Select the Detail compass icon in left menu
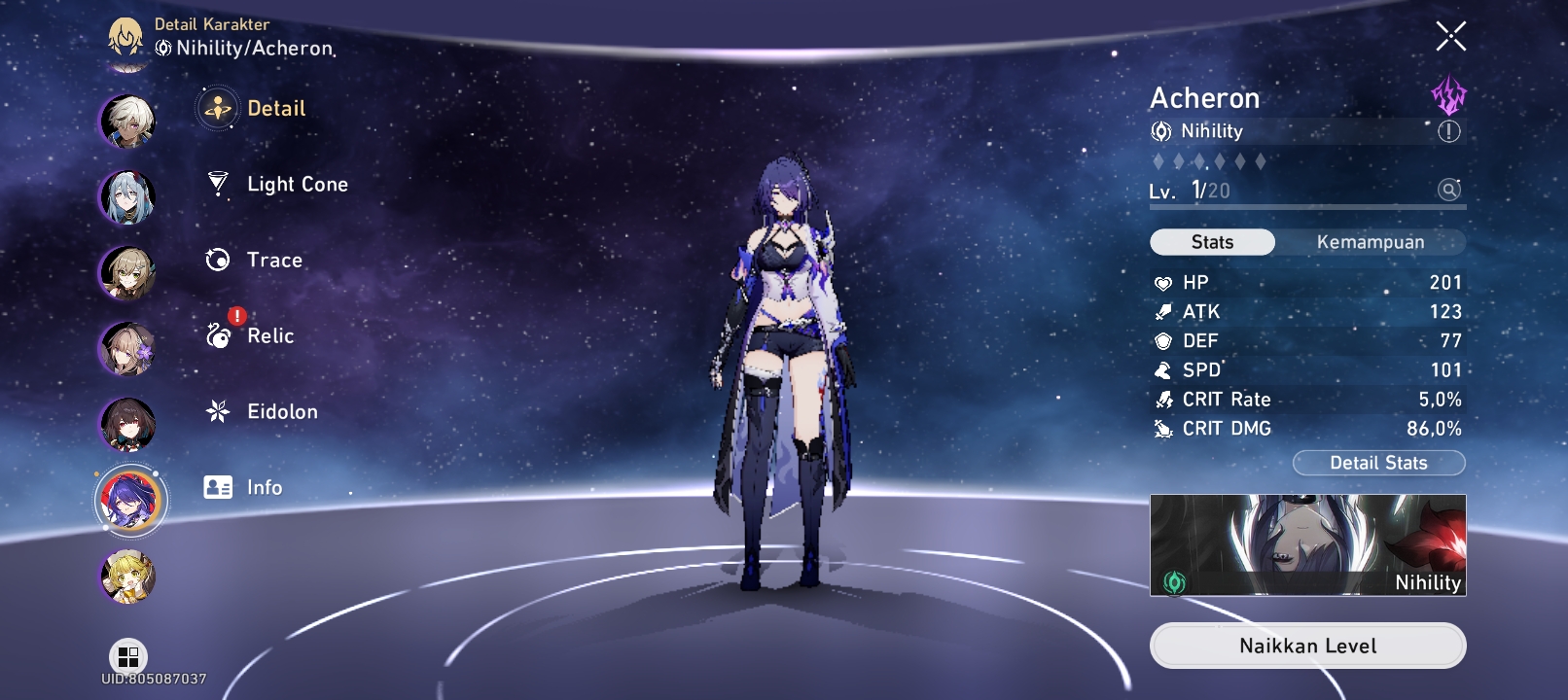The width and height of the screenshot is (1568, 700). 218,109
